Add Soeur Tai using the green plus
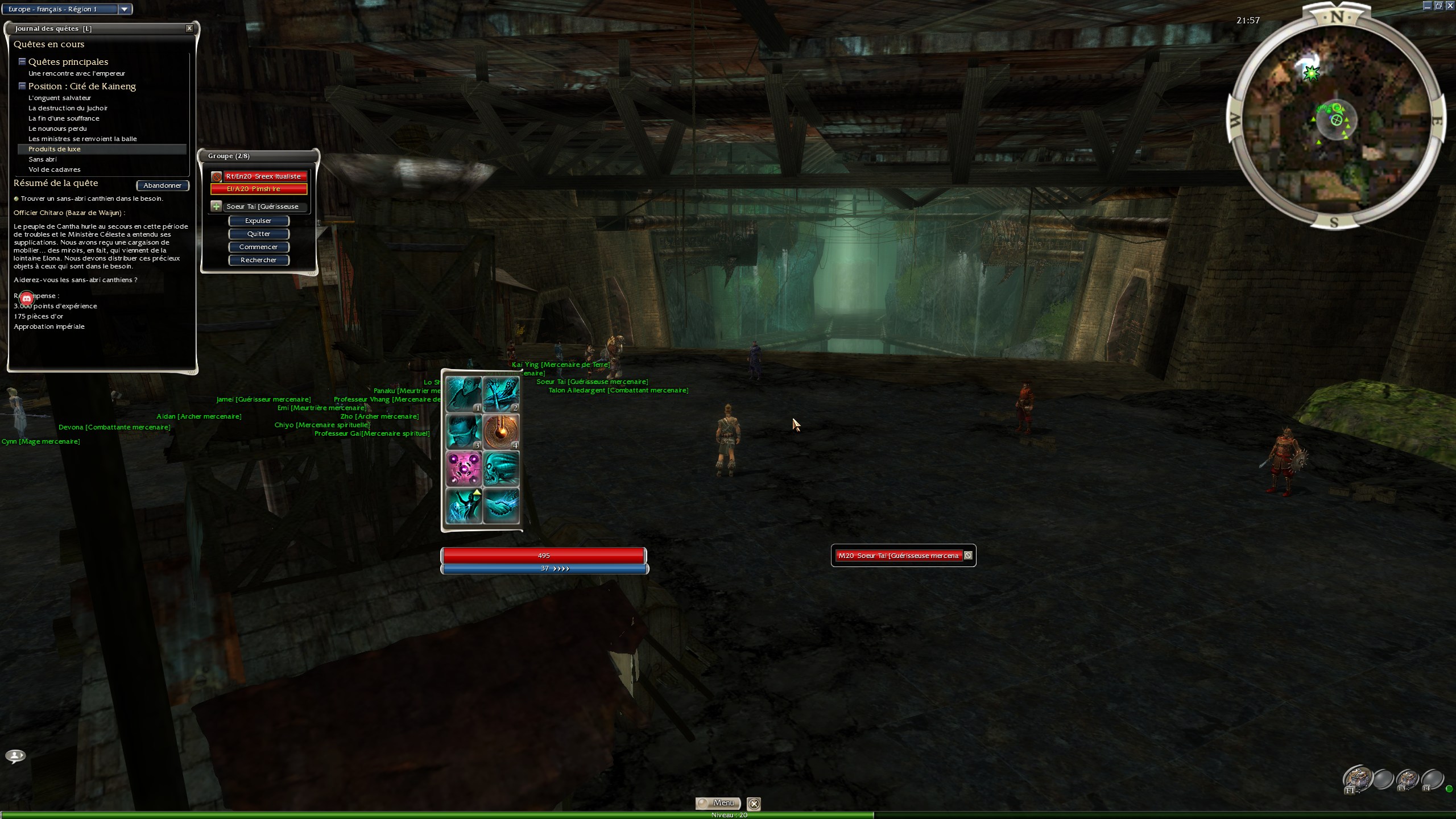Screen dimensions: 1456x819 tap(216, 206)
